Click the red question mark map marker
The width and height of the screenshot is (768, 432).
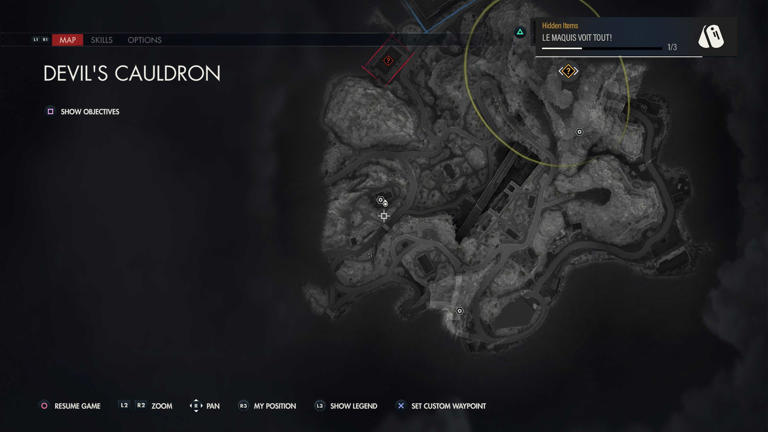pos(389,61)
